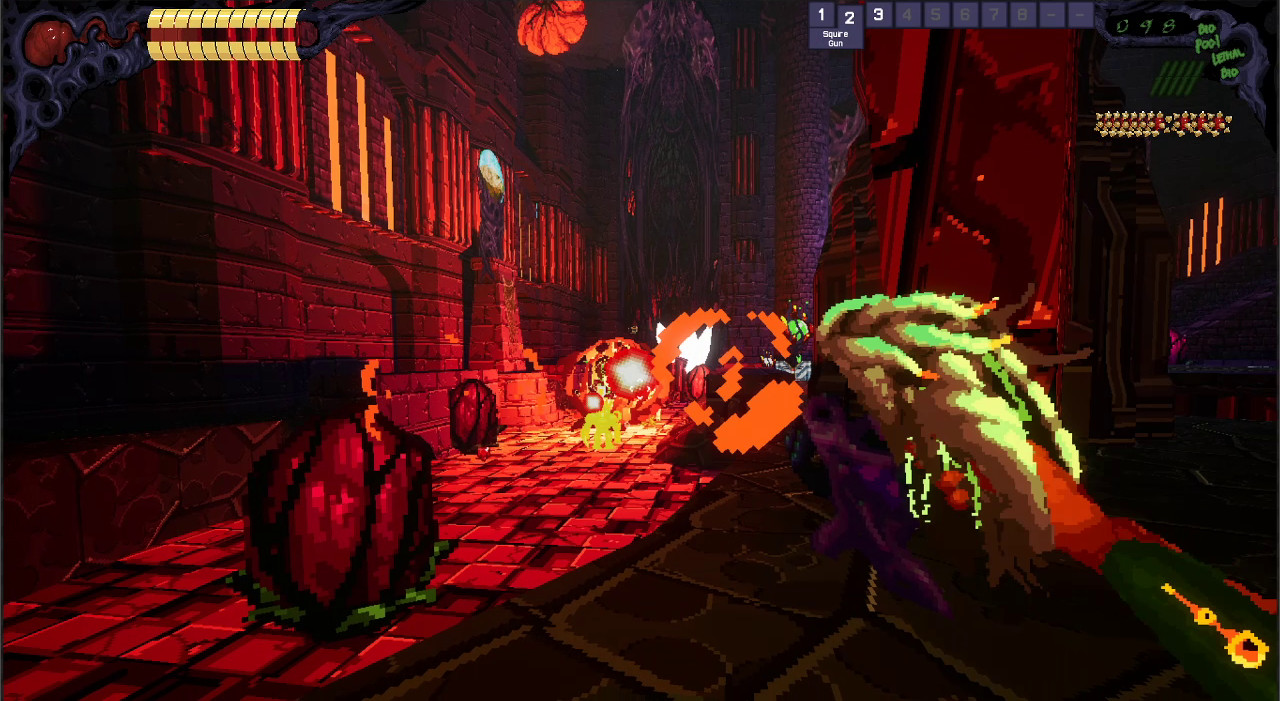Click the greyed-out weapon slot 4

[x=907, y=15]
